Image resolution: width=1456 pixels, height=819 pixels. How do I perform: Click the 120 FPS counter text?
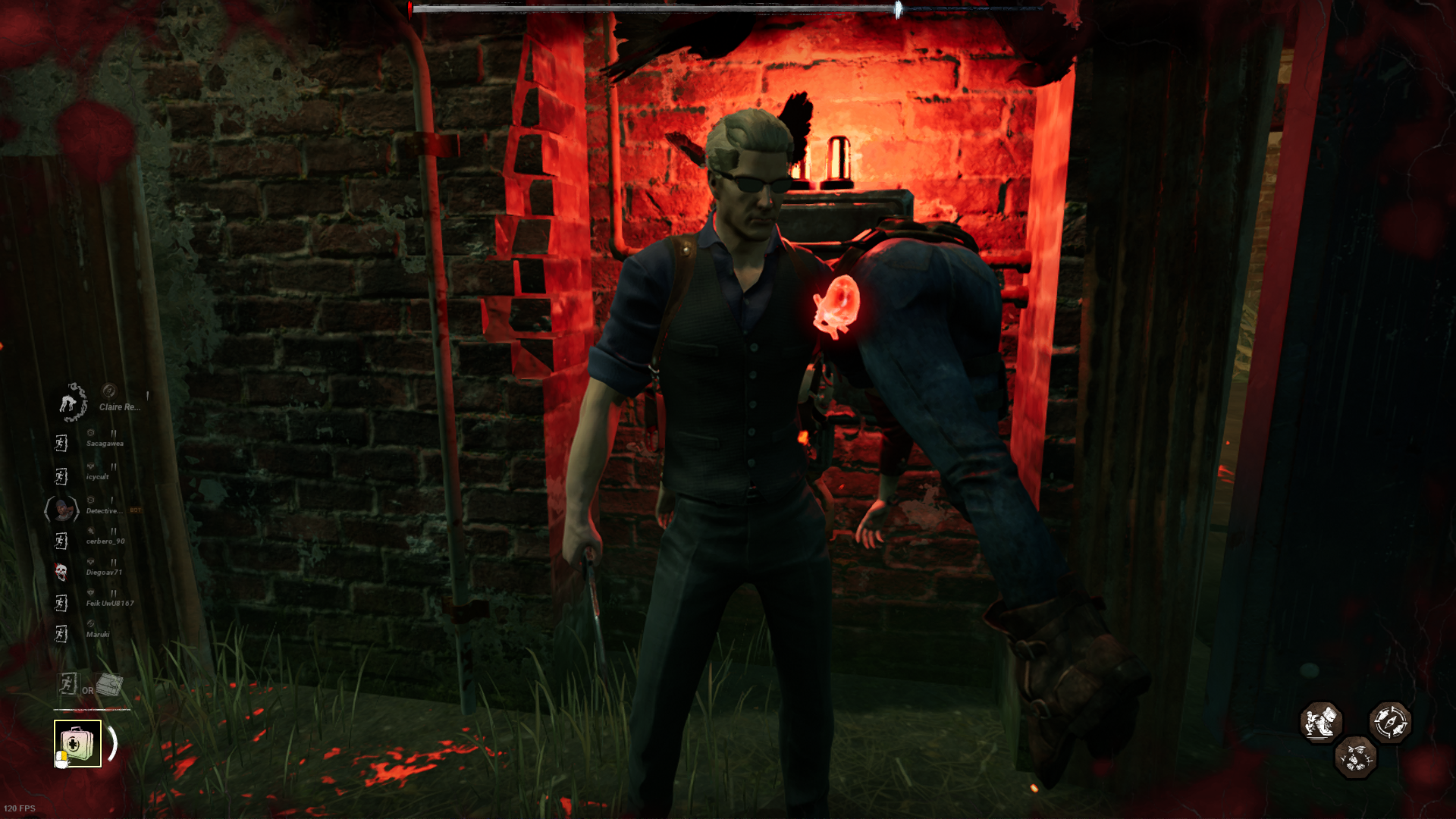pyautogui.click(x=21, y=810)
